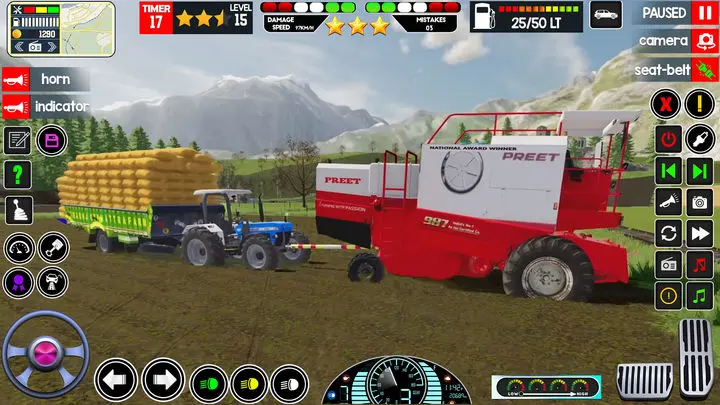Click the left arrow steering button
Screen dimensions: 720x405
click(116, 380)
